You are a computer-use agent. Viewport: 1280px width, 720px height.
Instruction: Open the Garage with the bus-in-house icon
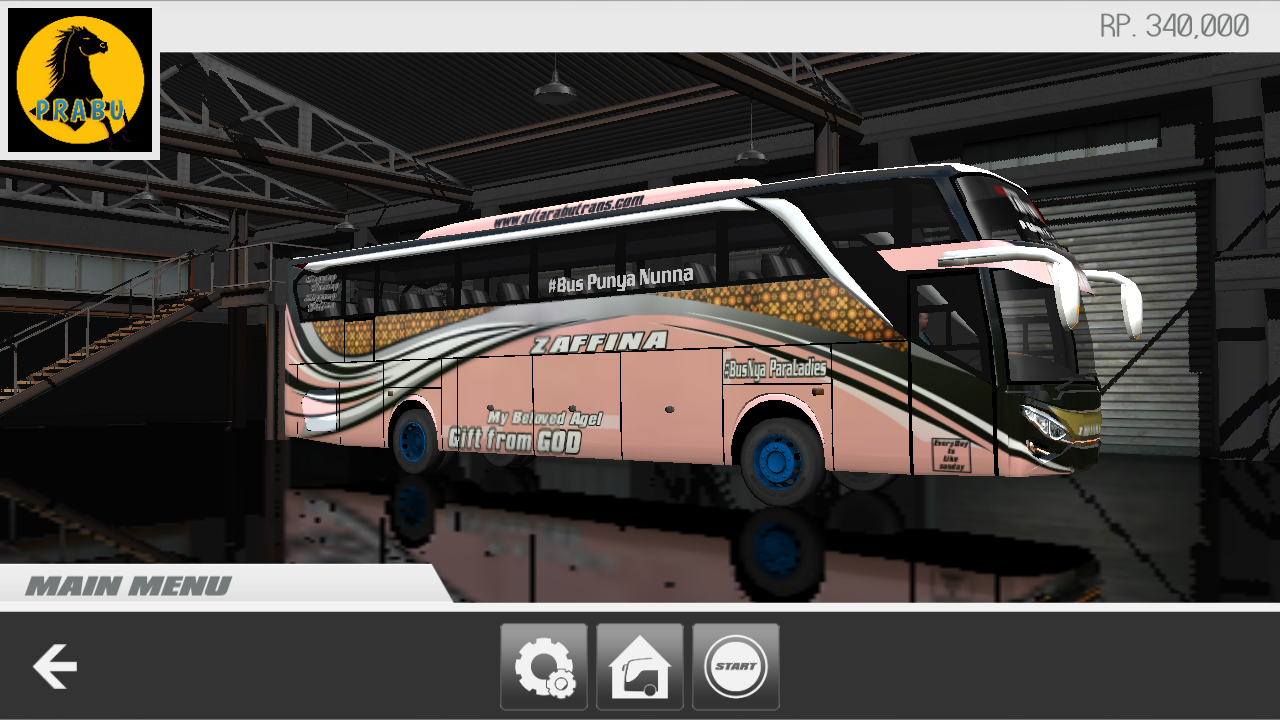[639, 665]
